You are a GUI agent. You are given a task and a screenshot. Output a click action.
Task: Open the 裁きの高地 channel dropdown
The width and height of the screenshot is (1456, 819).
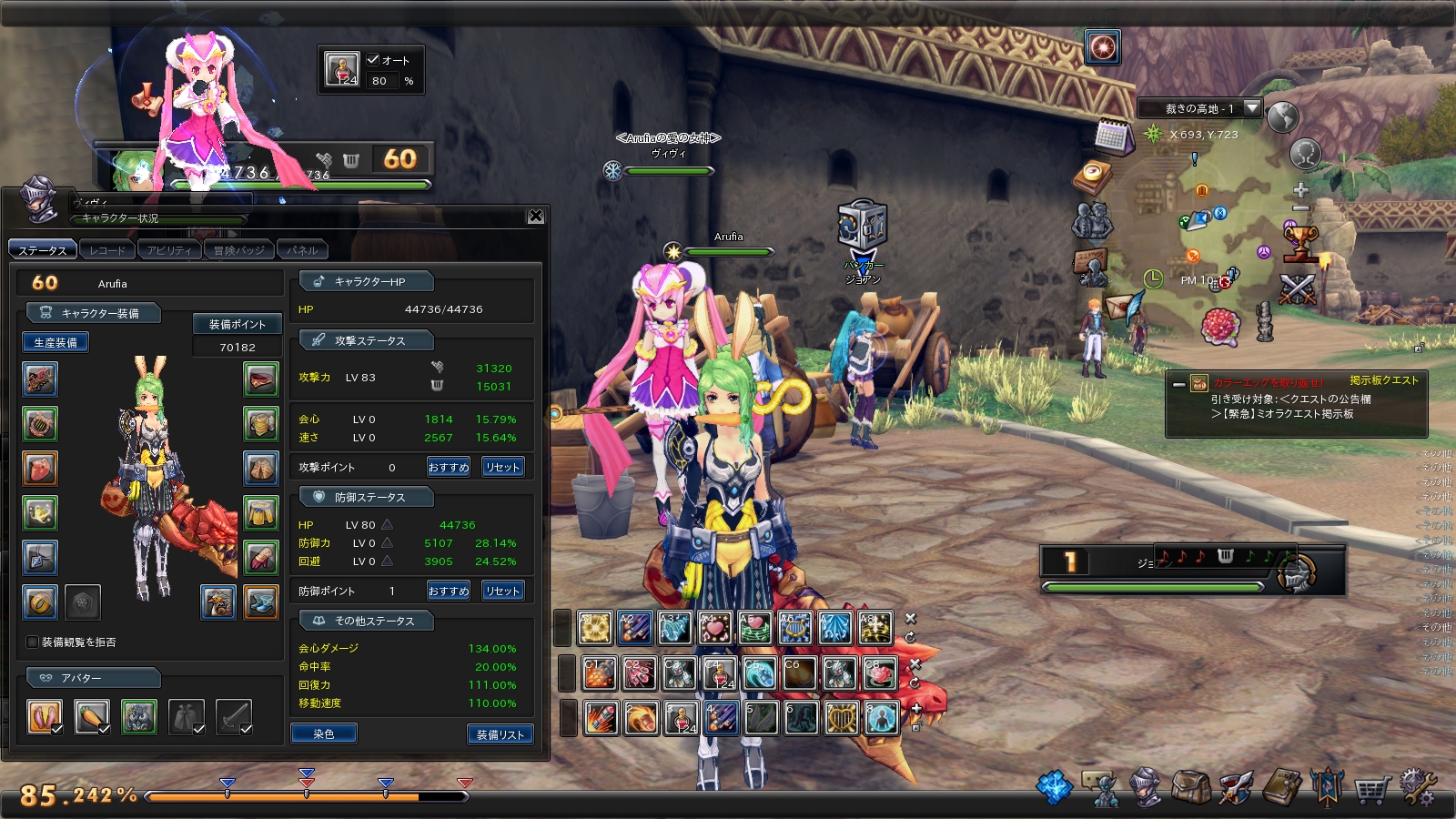pos(1252,108)
